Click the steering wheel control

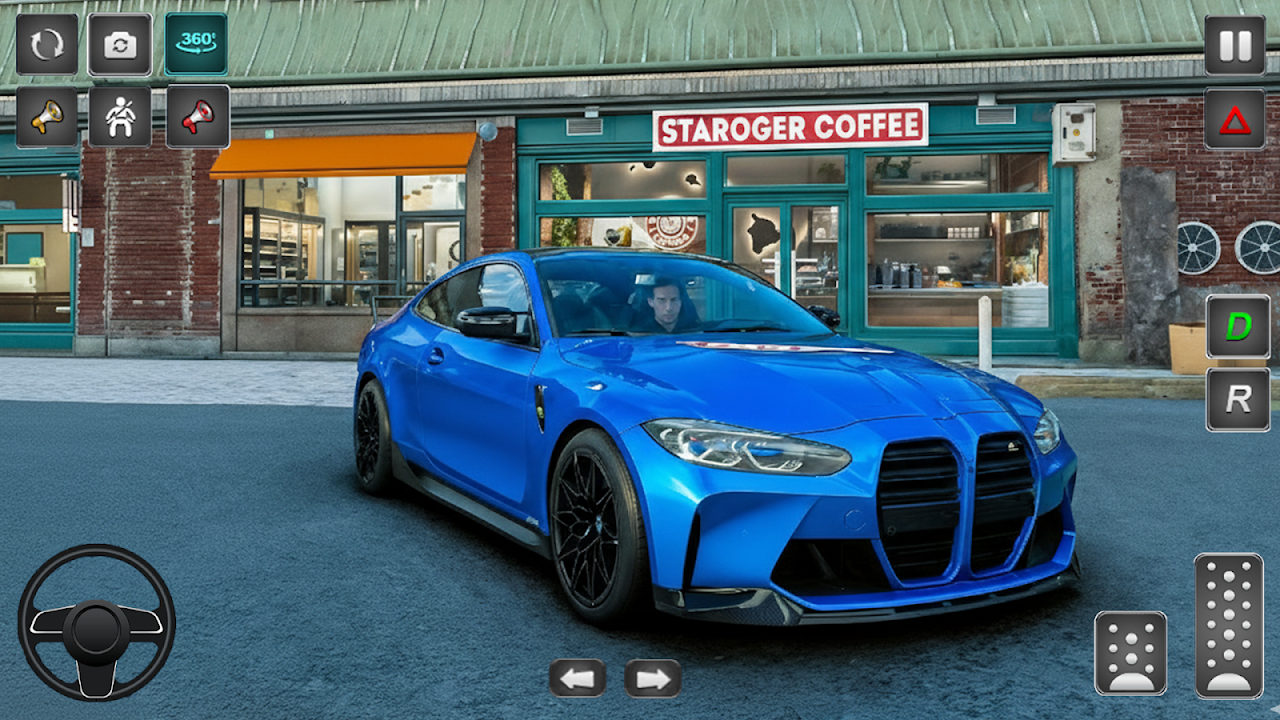pyautogui.click(x=96, y=622)
